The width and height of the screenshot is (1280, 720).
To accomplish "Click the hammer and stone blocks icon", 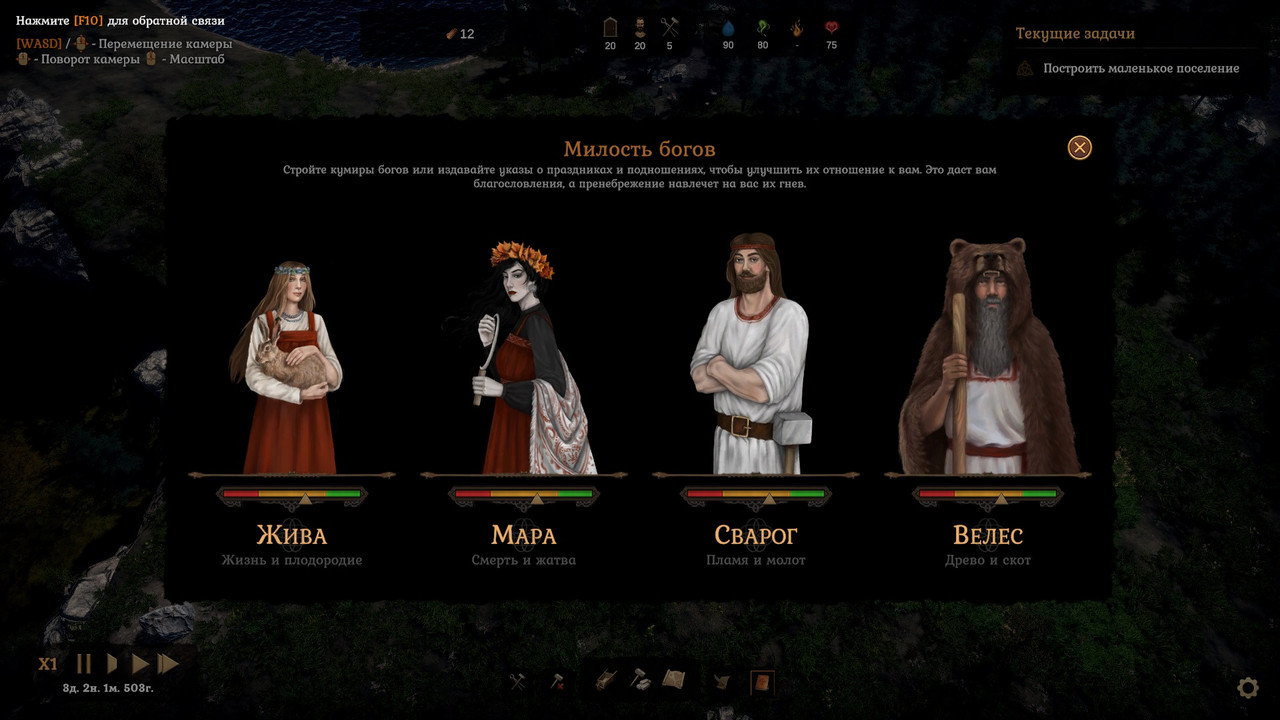I will 640,680.
